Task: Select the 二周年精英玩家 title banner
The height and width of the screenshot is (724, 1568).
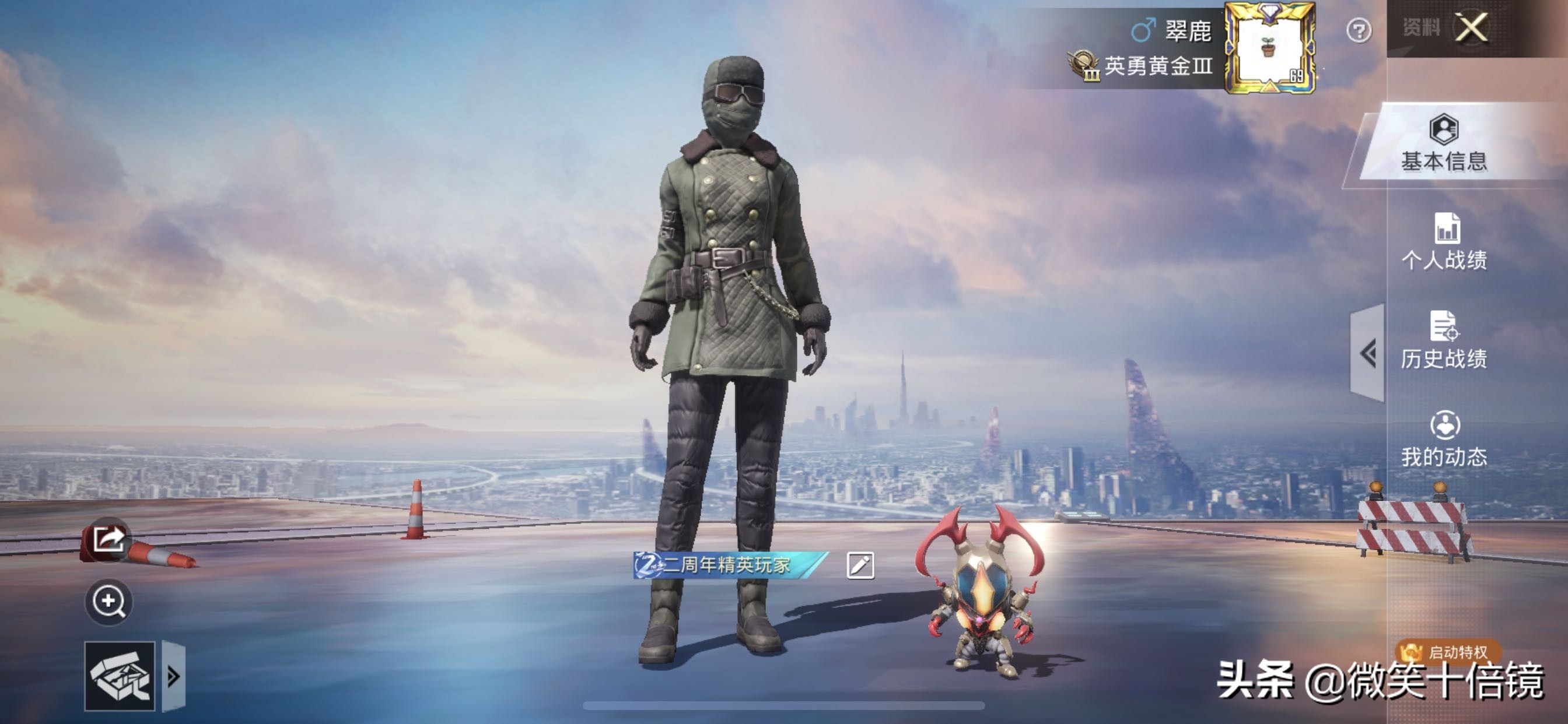Action: [728, 565]
